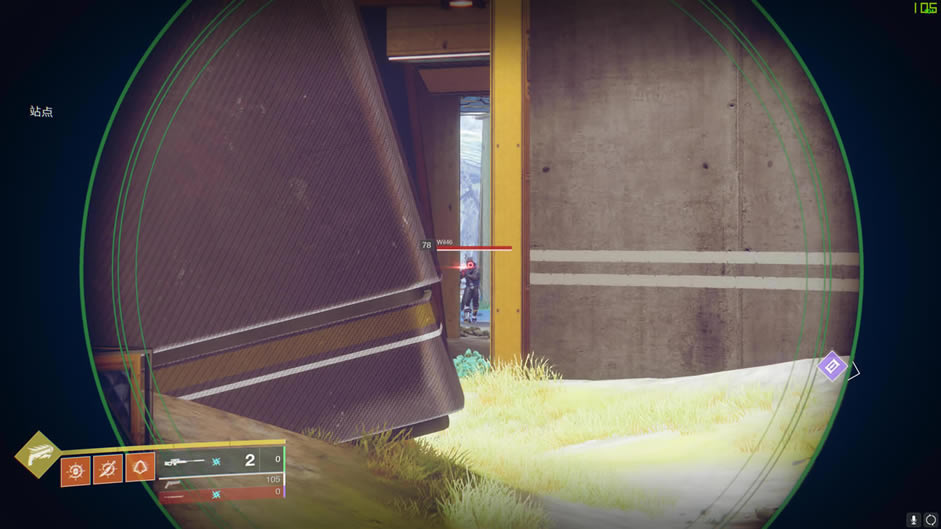Toggle the microphone button
Viewport: 941px width, 529px height.
point(914,520)
